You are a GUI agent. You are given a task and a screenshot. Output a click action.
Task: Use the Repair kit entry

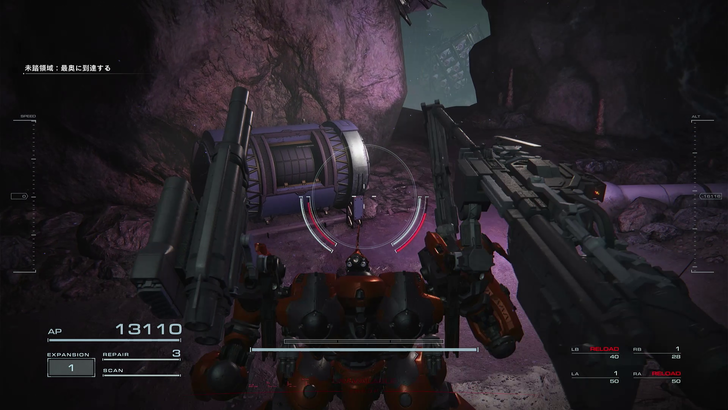click(141, 354)
